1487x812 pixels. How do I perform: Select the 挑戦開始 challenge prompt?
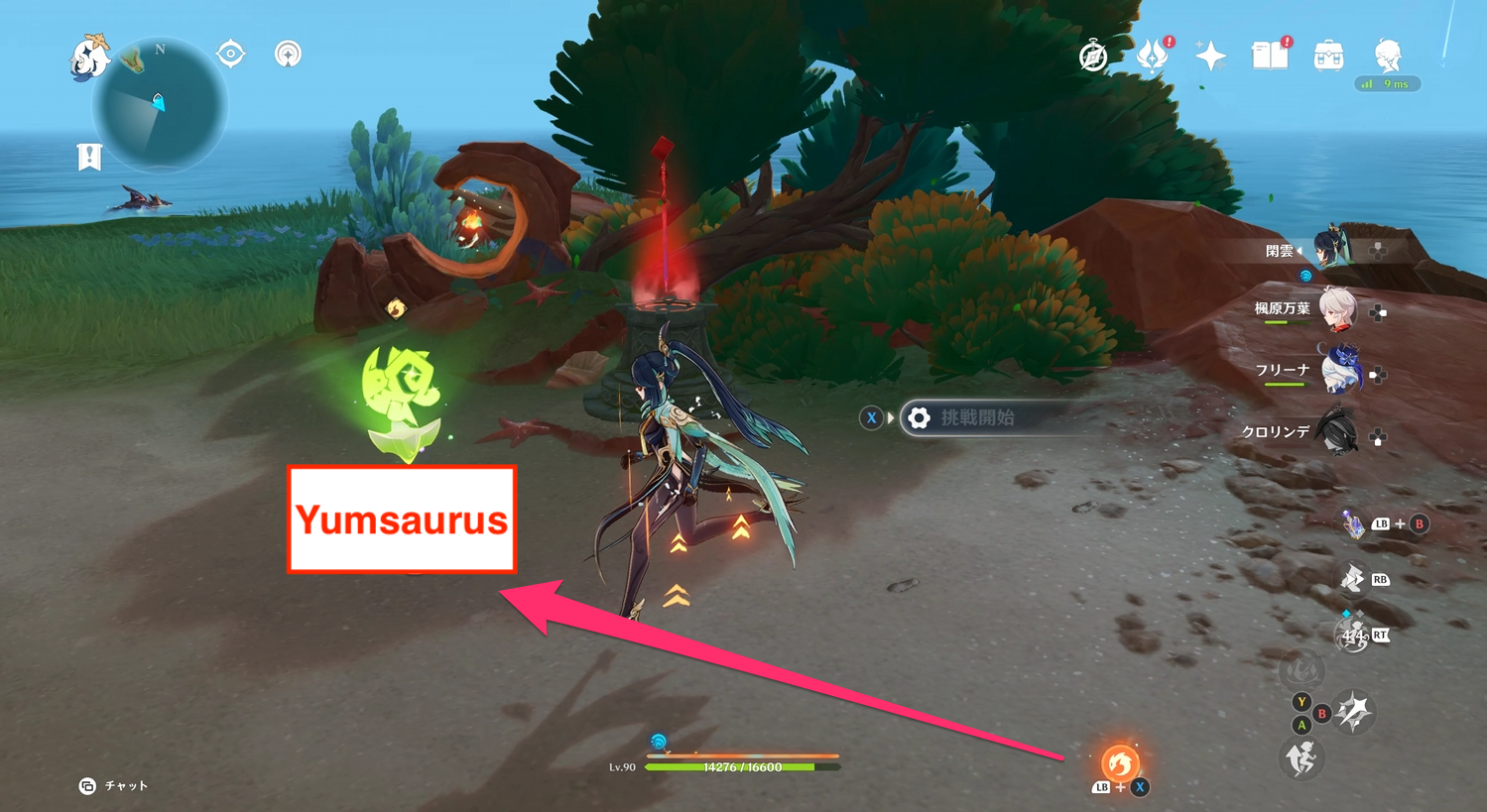pos(977,418)
